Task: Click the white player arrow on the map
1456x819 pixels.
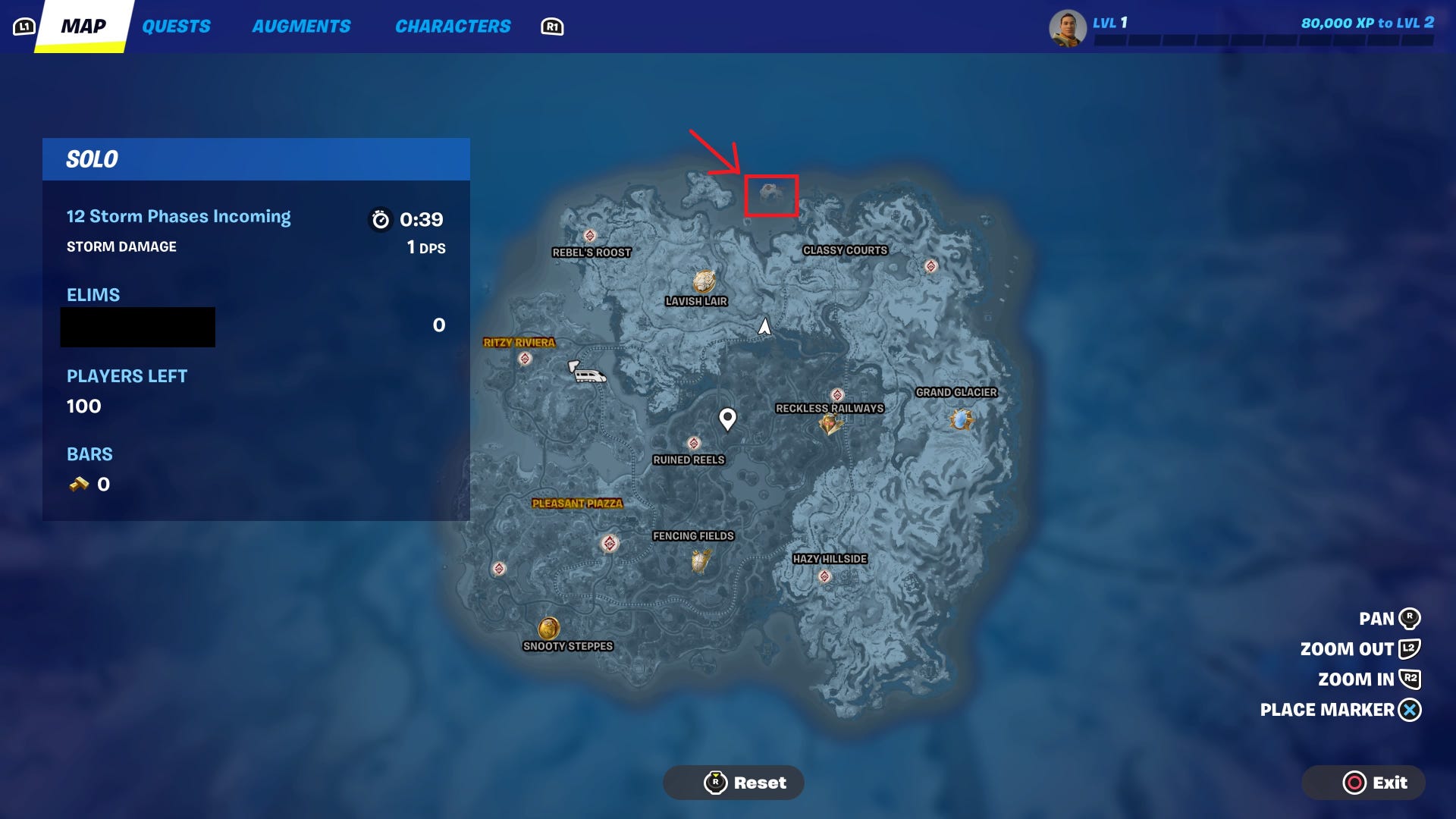Action: (x=763, y=328)
